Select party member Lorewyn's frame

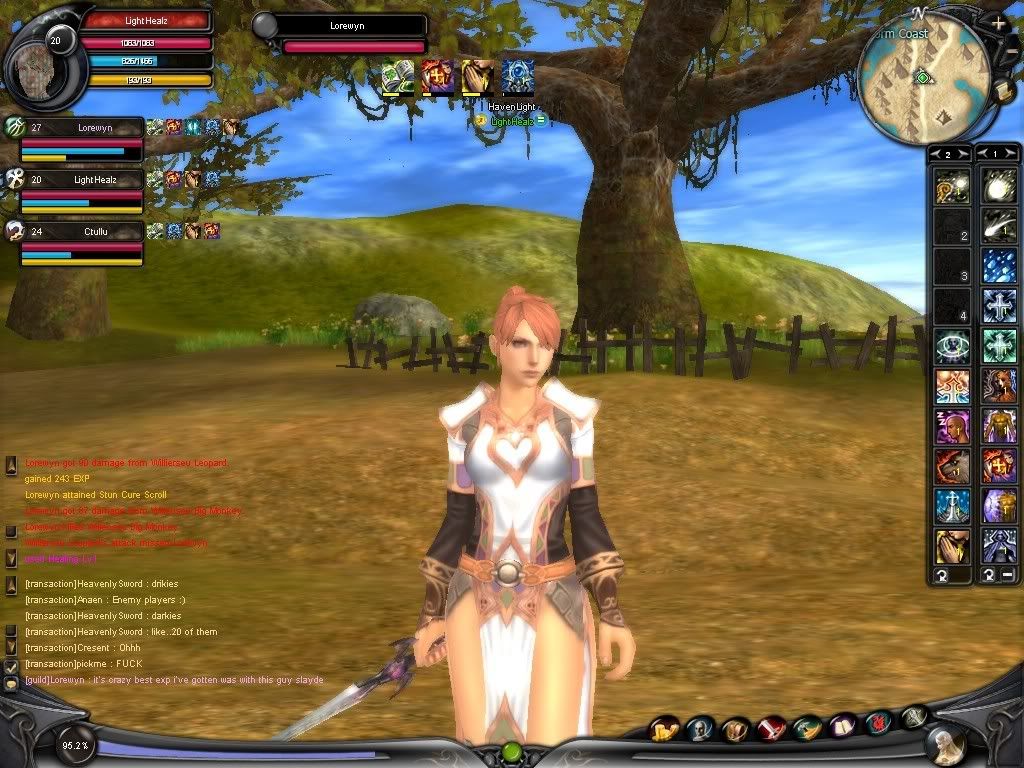click(x=82, y=139)
